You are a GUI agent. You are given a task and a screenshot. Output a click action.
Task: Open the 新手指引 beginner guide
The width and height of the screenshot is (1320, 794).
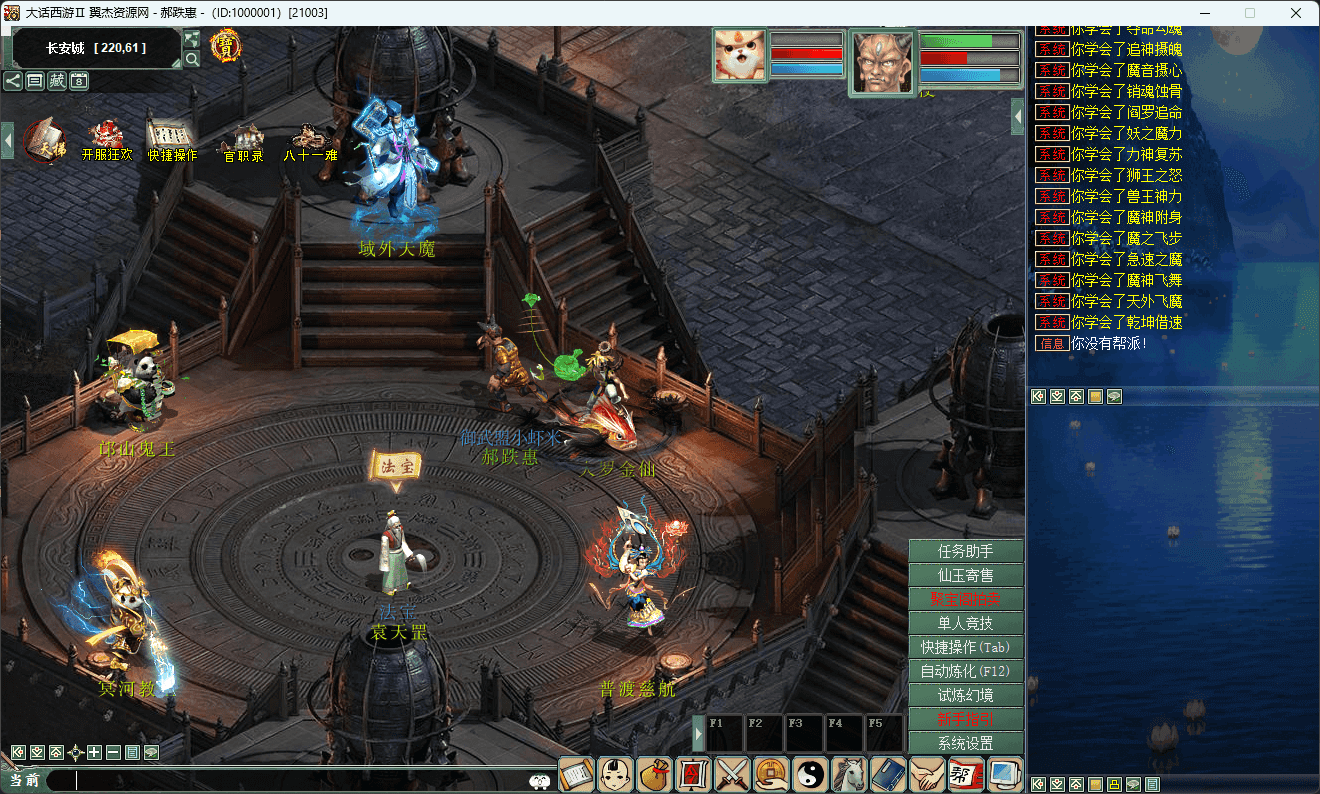[965, 719]
